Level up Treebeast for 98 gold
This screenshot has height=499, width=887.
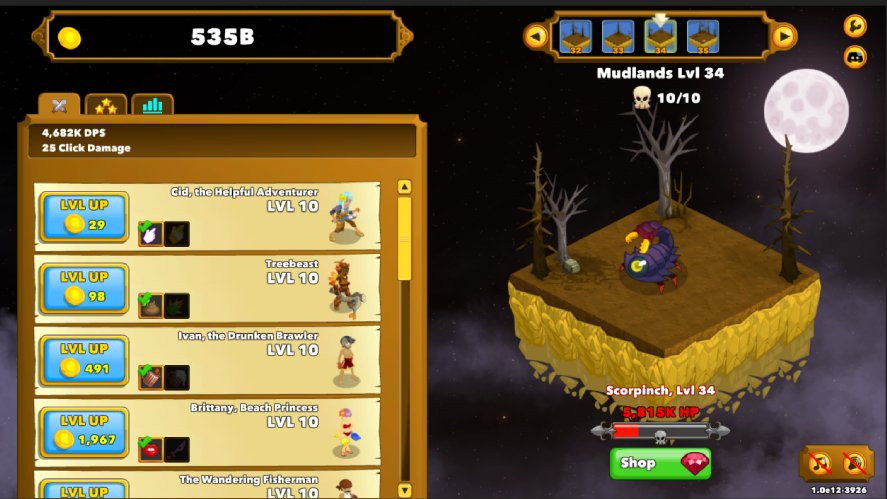tap(84, 289)
